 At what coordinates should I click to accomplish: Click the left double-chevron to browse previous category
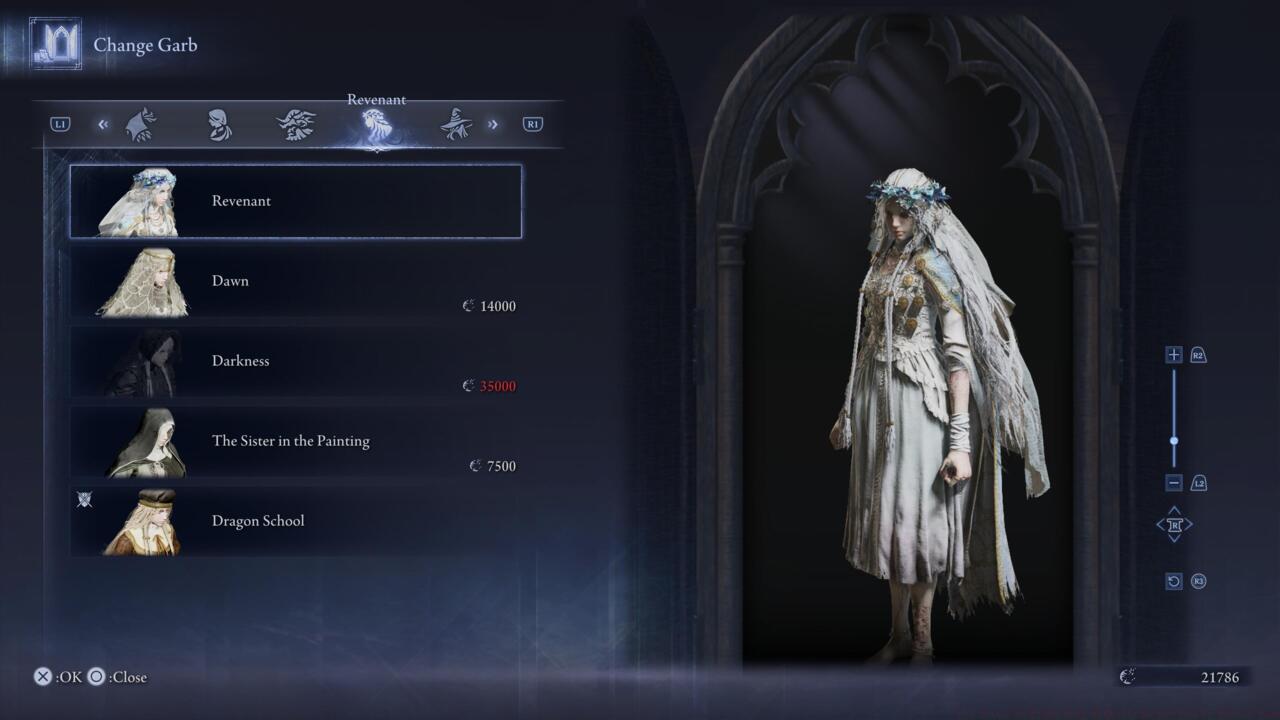[103, 123]
